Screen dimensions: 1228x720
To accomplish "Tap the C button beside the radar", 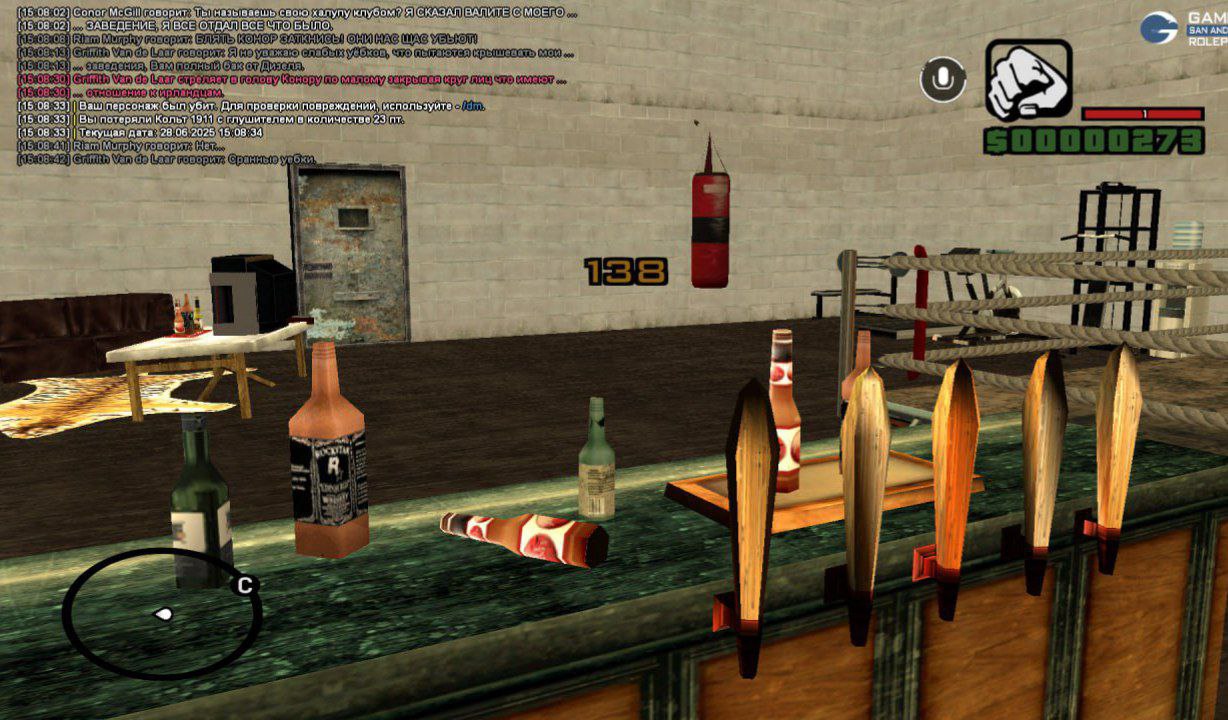I will (244, 586).
